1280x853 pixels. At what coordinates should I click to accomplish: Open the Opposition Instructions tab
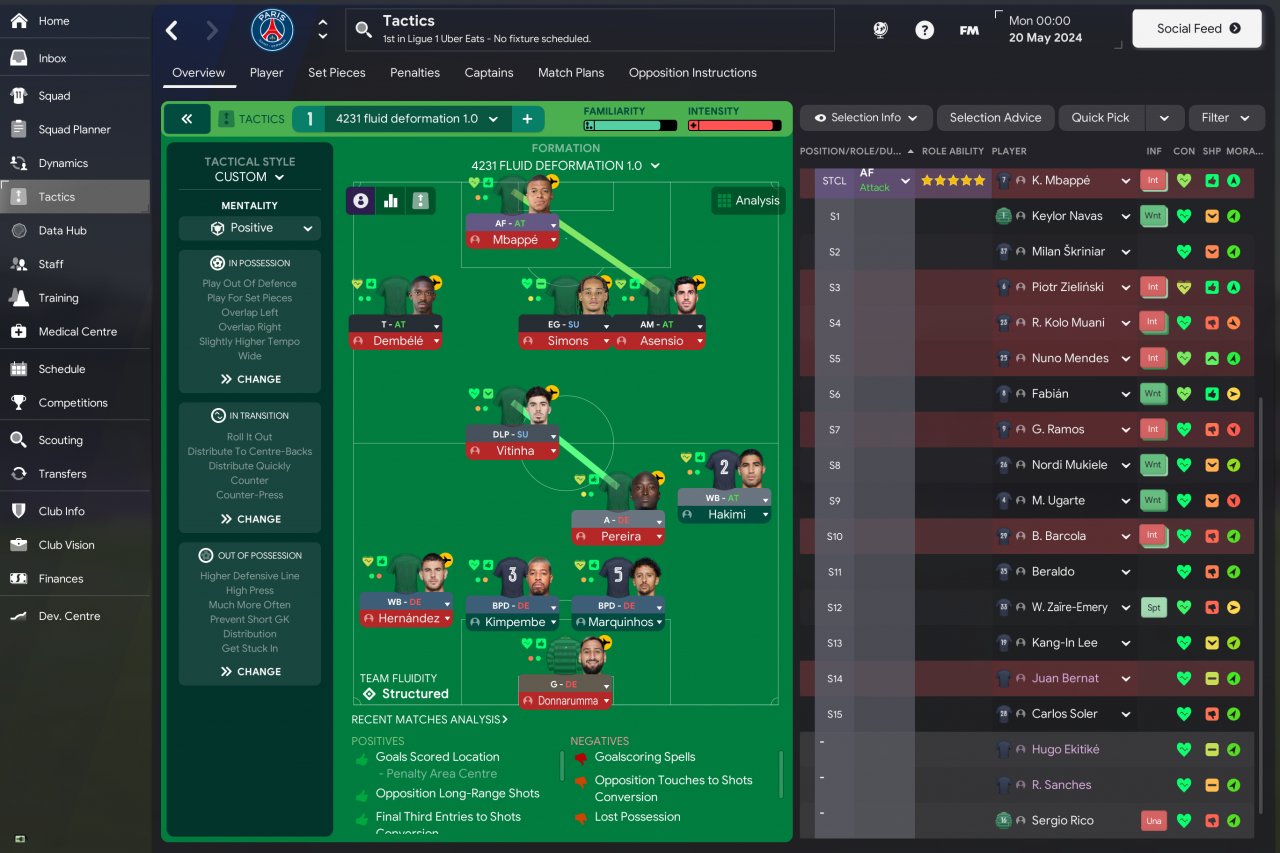[x=692, y=73]
